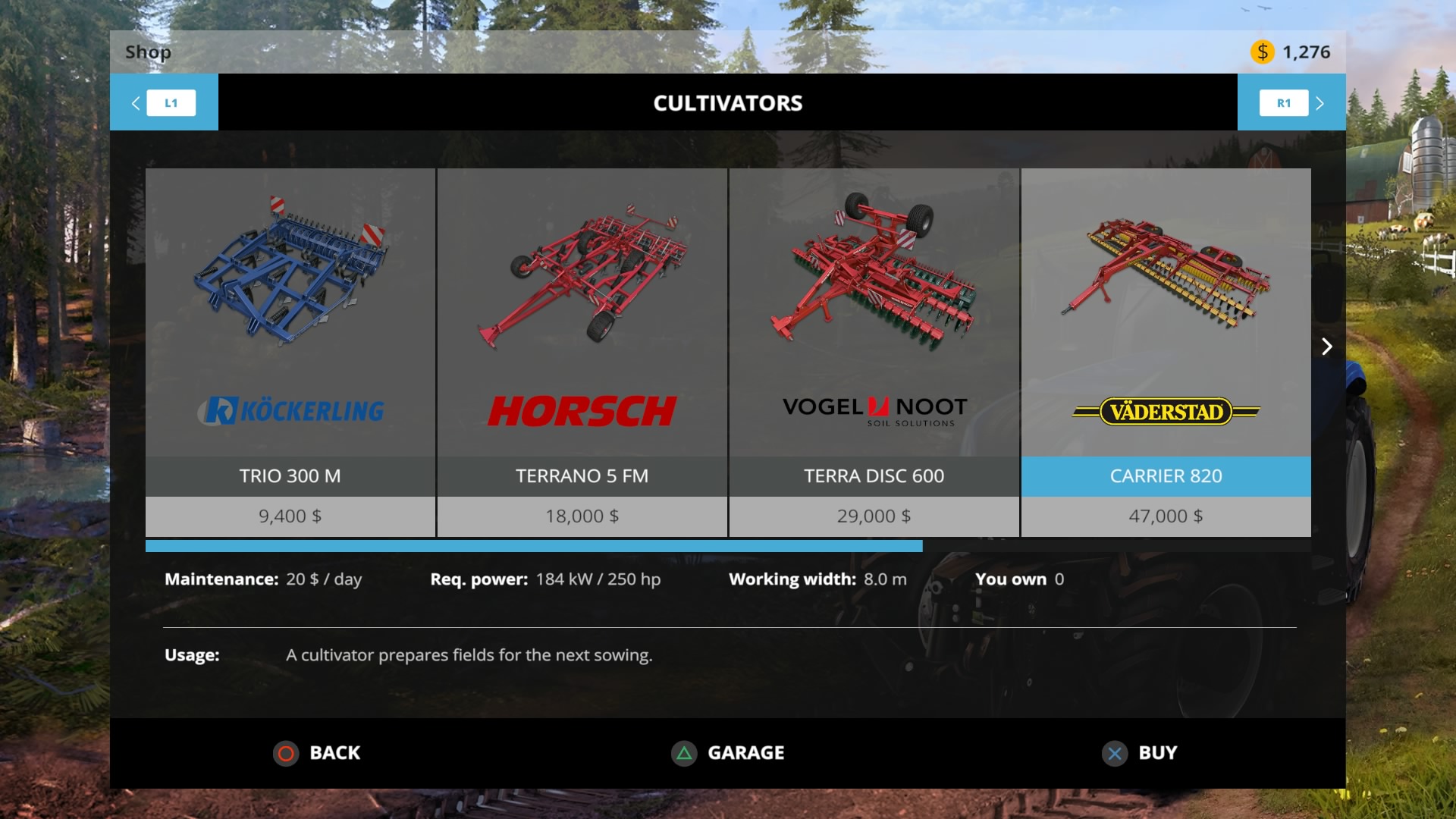Click the green triangle Garage icon
1456x819 pixels.
click(683, 753)
